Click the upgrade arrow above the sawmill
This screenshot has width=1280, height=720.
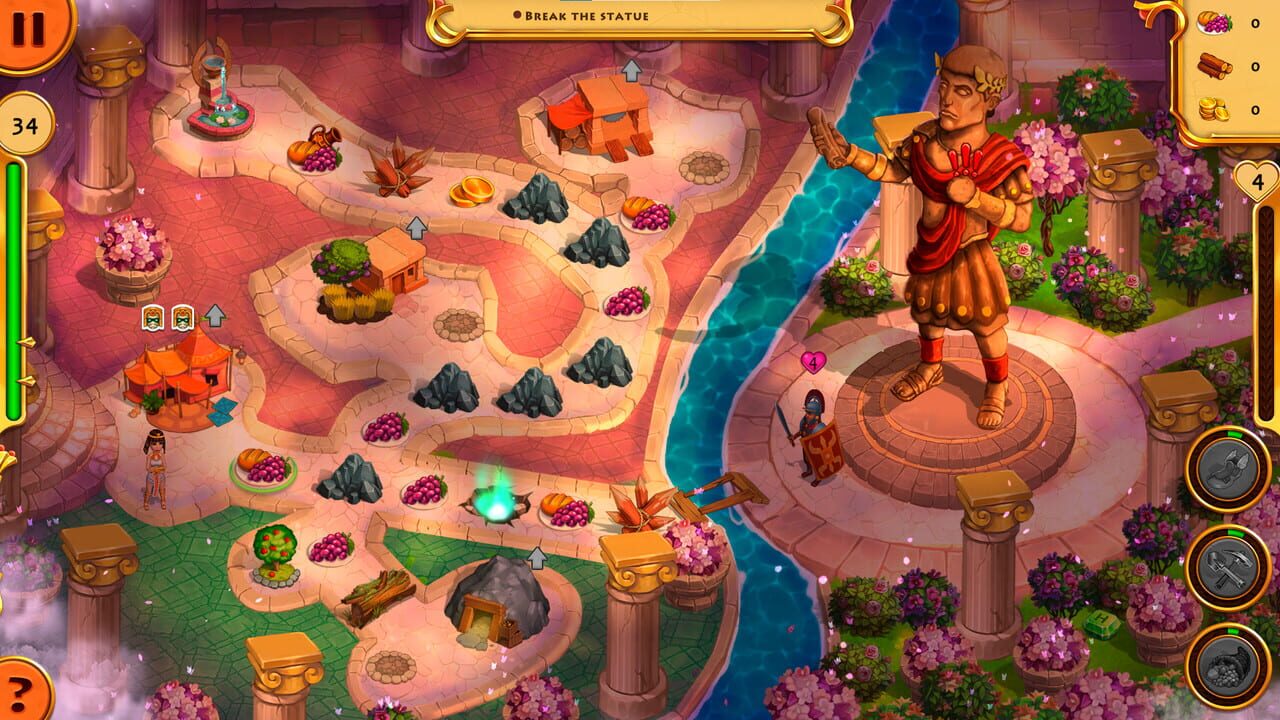[x=630, y=70]
